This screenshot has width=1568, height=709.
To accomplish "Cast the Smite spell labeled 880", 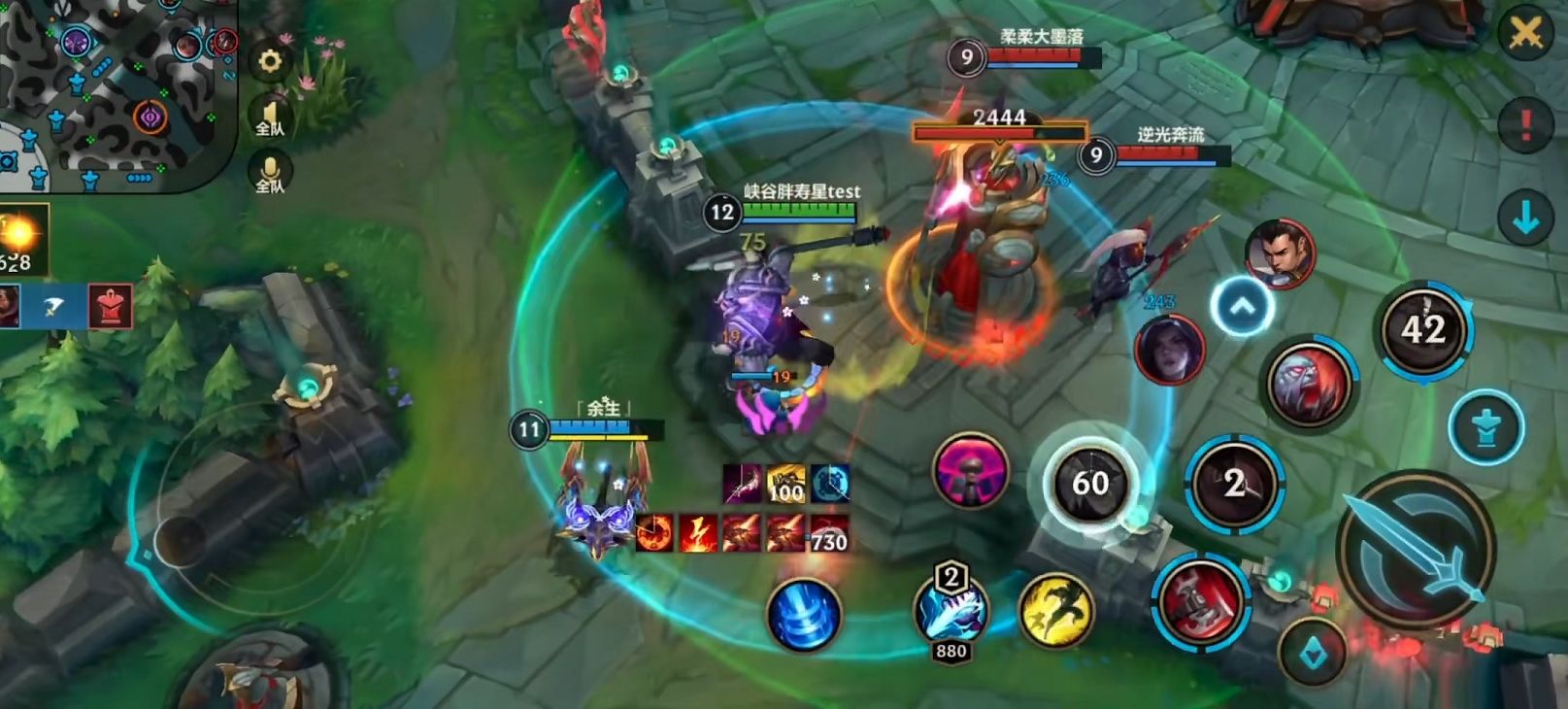I will click(951, 608).
